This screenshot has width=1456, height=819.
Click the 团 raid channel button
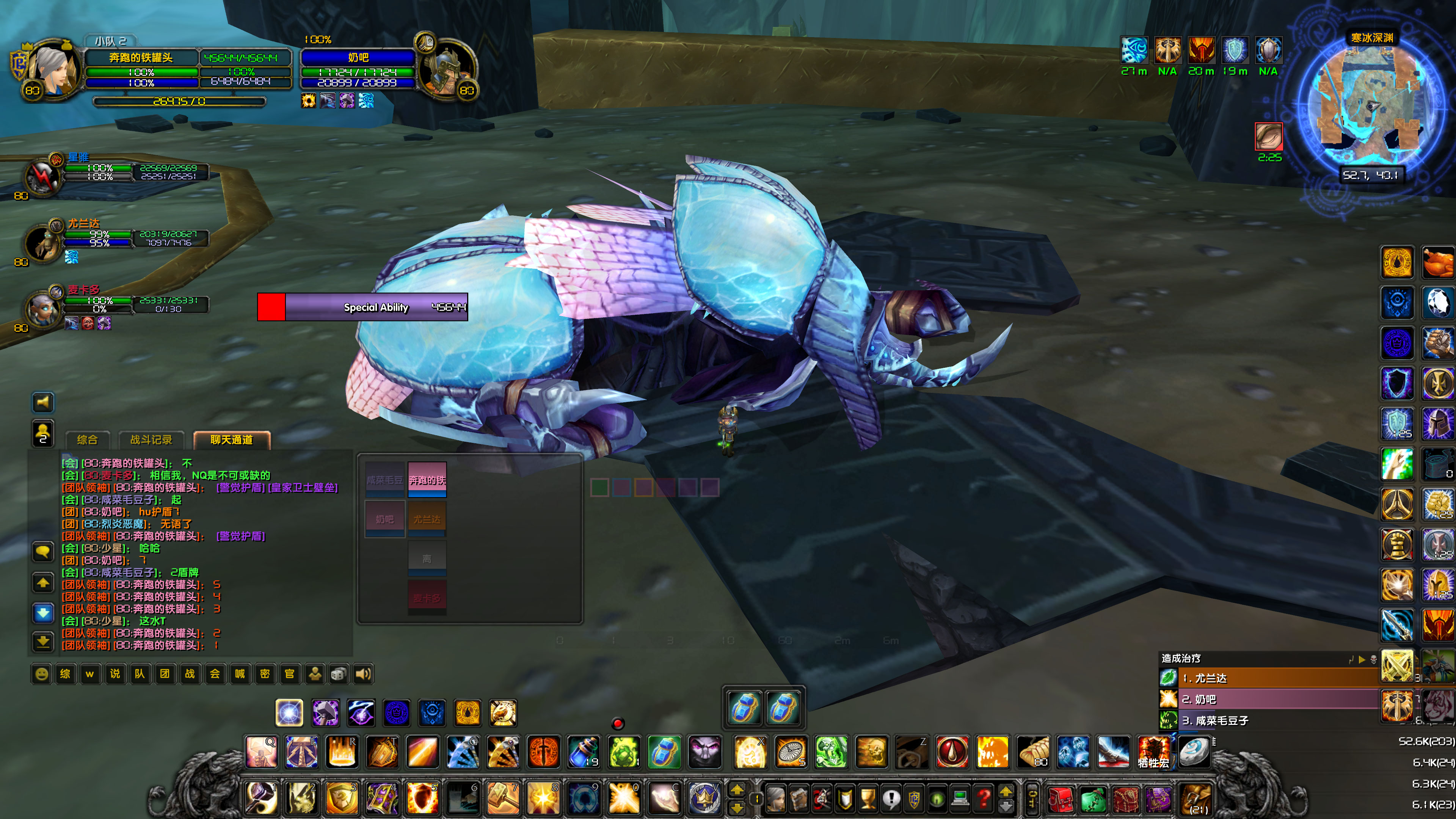pyautogui.click(x=165, y=674)
